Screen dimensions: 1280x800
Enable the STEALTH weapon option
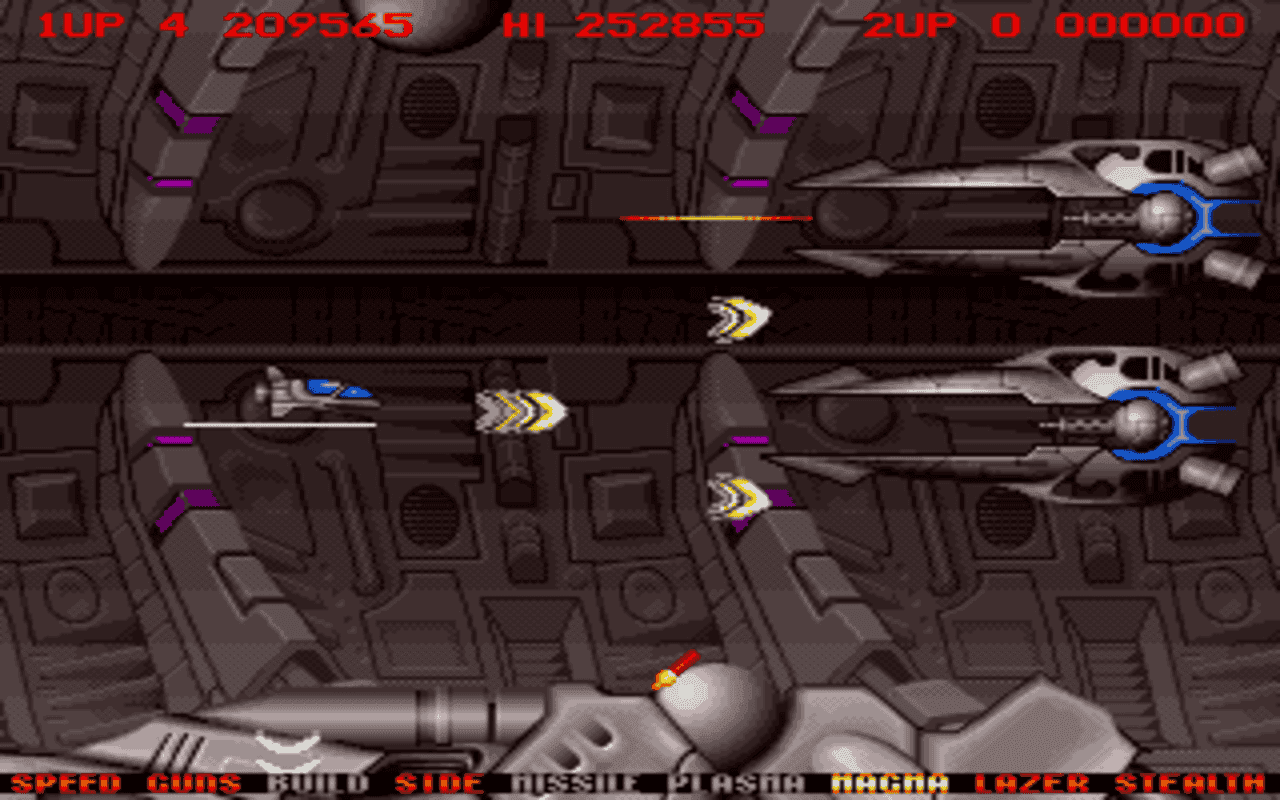[1189, 783]
